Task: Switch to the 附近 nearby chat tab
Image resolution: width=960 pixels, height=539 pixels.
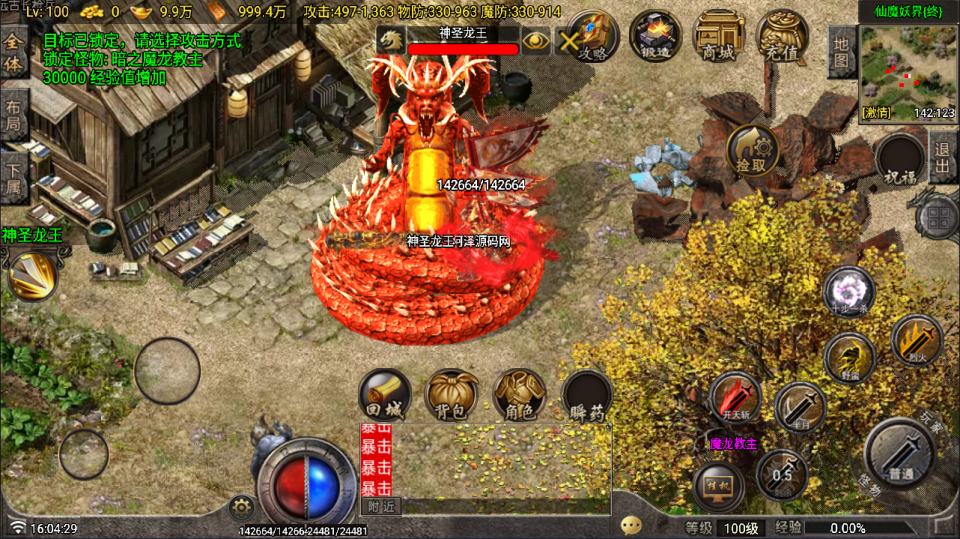Action: point(381,506)
